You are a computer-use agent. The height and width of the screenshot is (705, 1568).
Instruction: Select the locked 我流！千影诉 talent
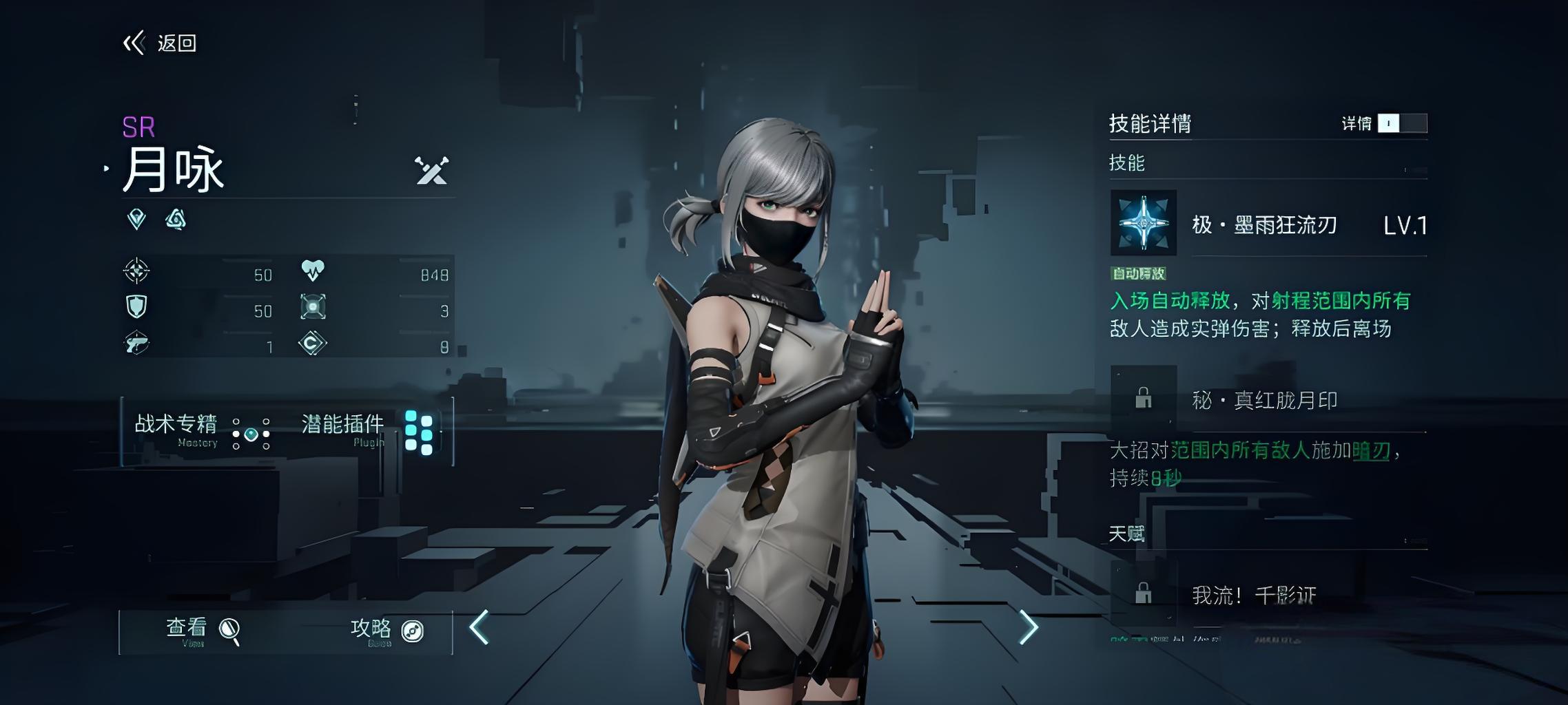point(1144,593)
